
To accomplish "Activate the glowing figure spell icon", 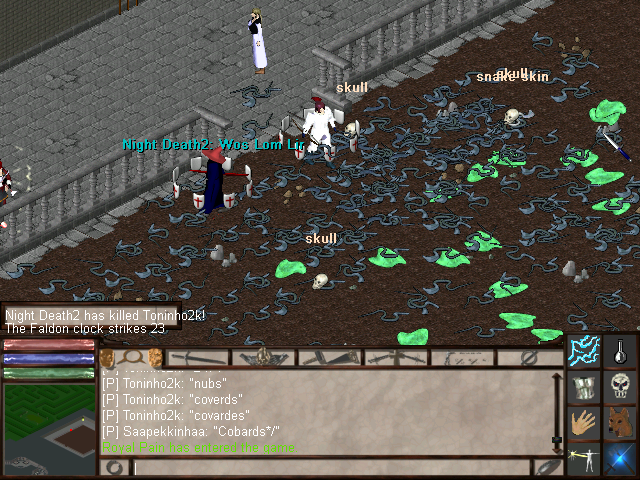I will pos(584,458).
